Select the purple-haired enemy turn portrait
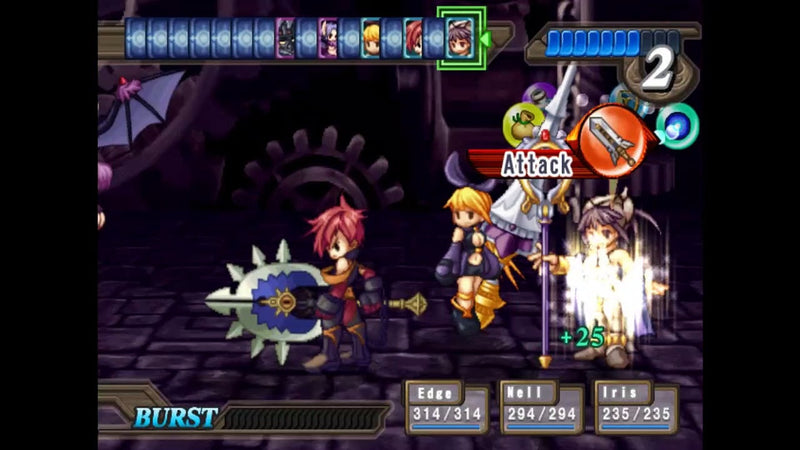 [x=328, y=39]
